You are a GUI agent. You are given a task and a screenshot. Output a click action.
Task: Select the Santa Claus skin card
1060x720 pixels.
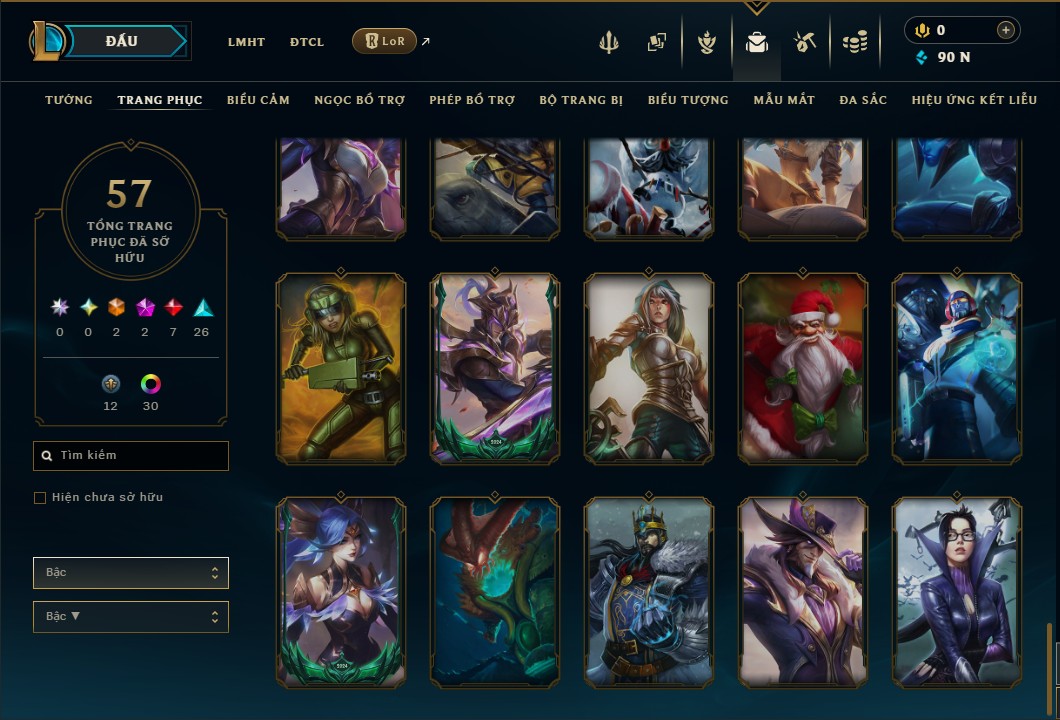pyautogui.click(x=803, y=368)
